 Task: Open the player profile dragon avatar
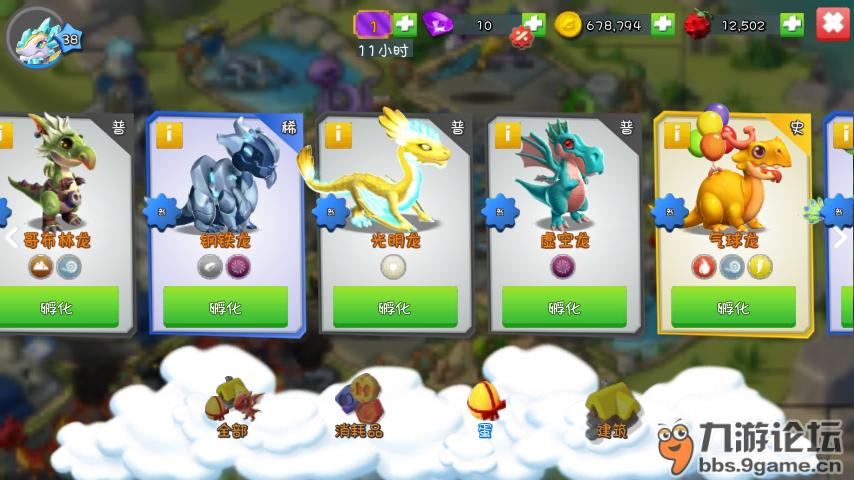pyautogui.click(x=38, y=38)
